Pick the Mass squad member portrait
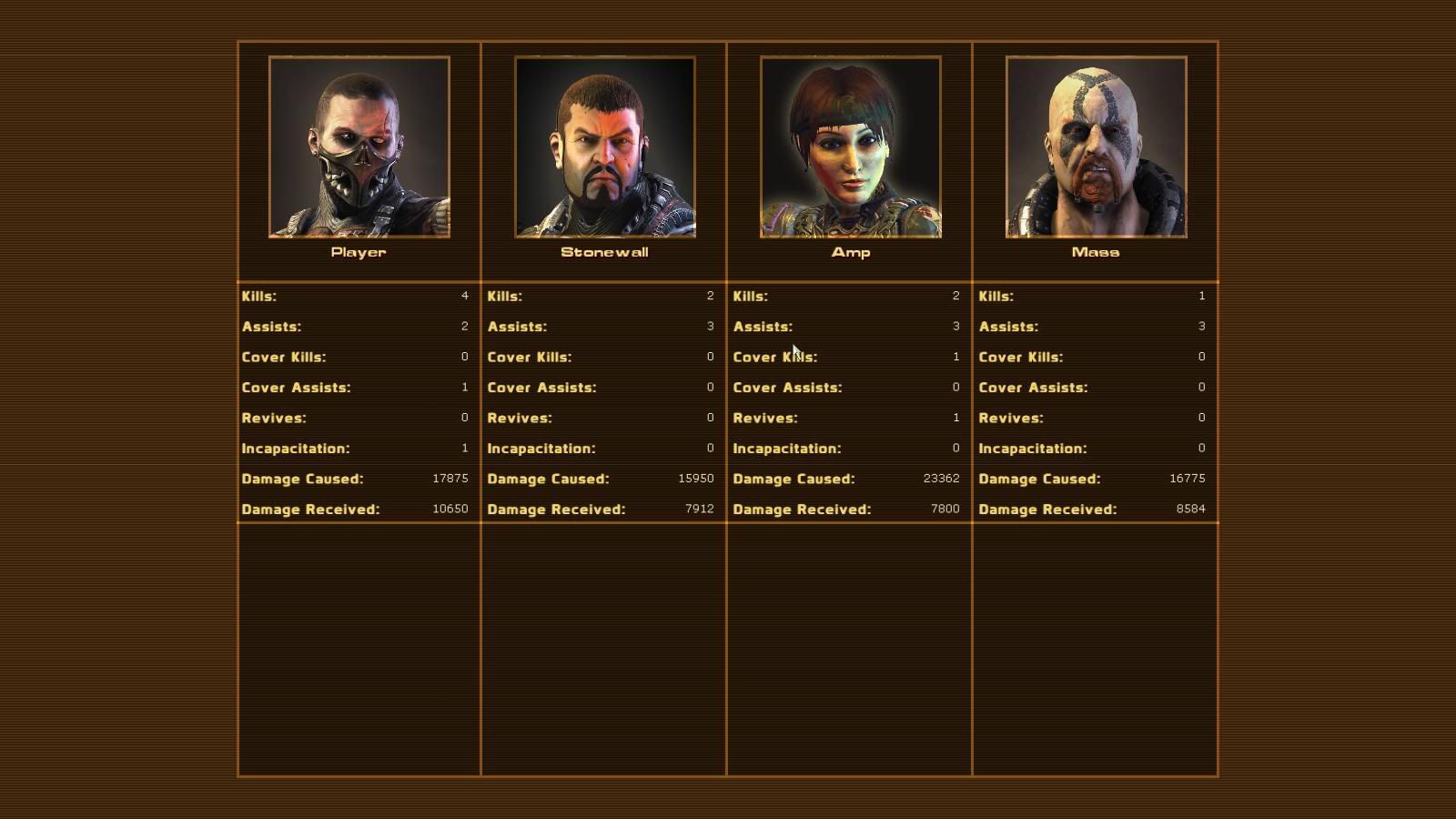This screenshot has height=819, width=1456. (x=1096, y=147)
